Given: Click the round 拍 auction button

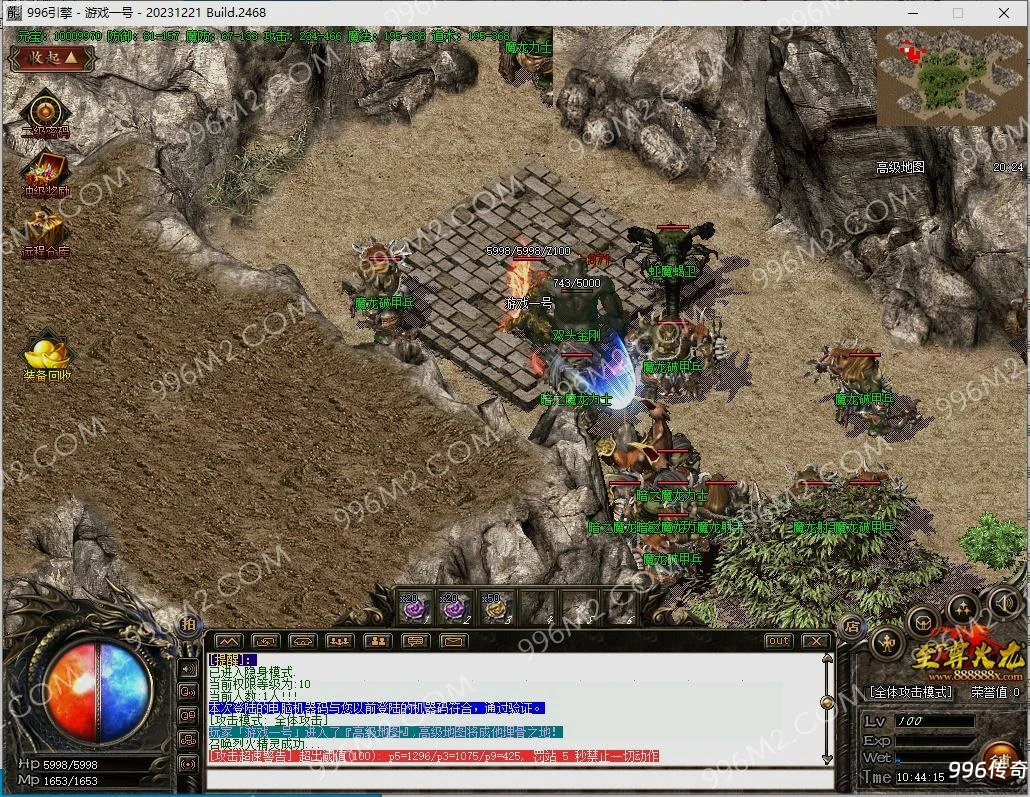Looking at the screenshot, I should (188, 624).
